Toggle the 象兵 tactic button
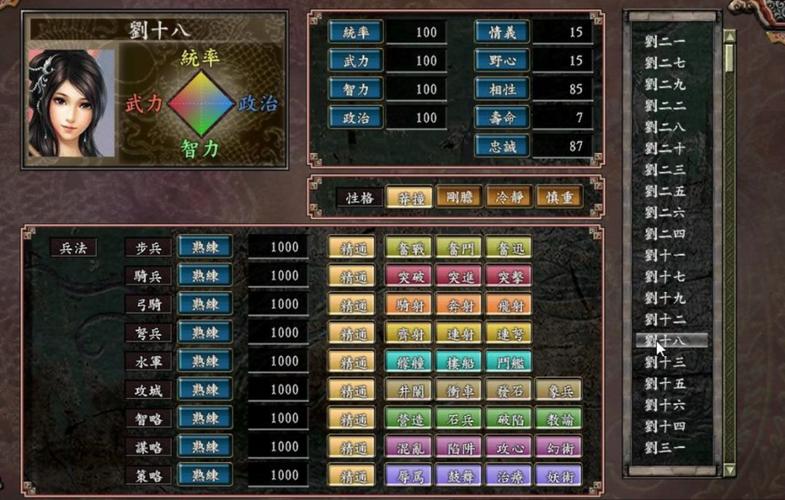The height and width of the screenshot is (500, 785). (x=558, y=390)
